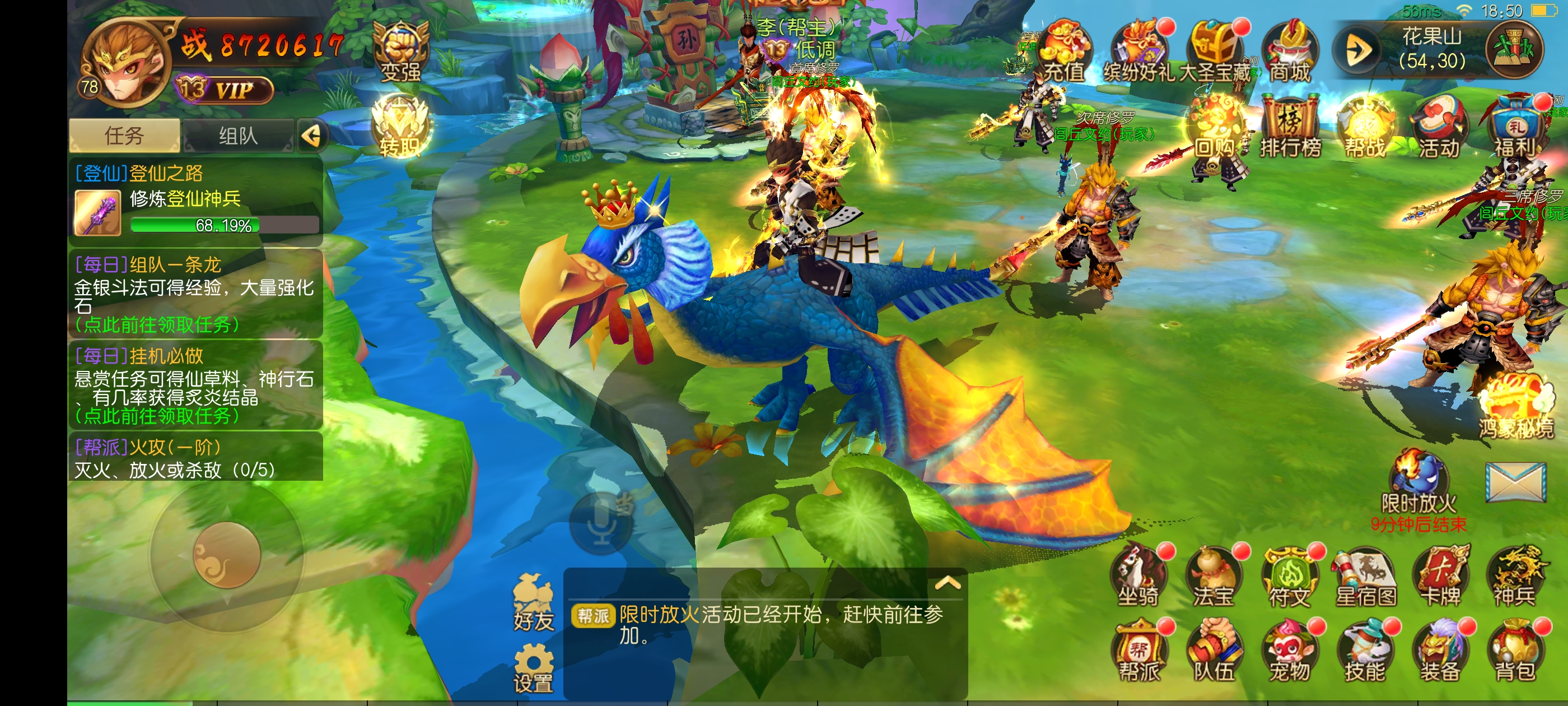
Task: Collapse the quest panel with the arrow
Action: pos(312,135)
